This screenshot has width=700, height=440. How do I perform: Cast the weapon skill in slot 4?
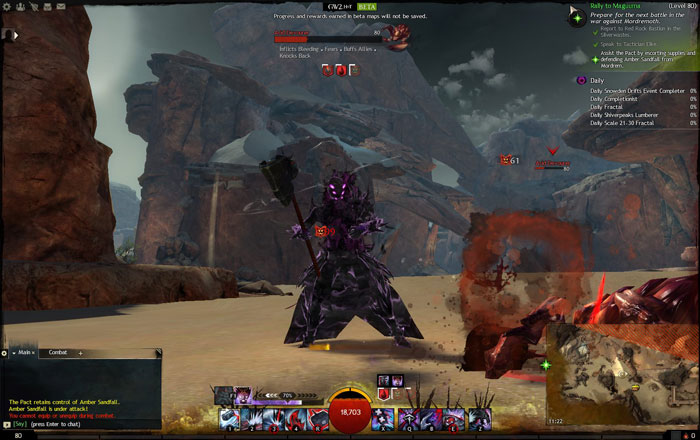pos(295,419)
